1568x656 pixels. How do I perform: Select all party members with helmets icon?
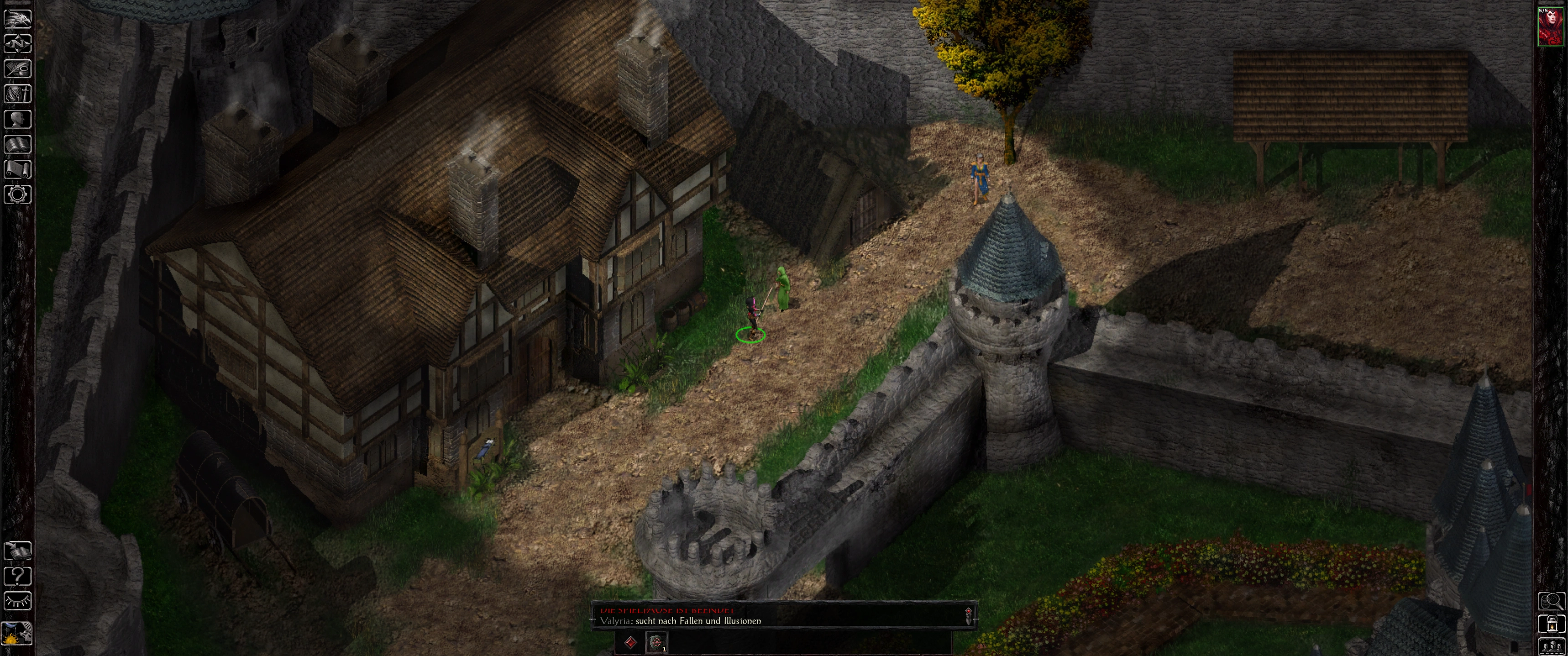[x=1552, y=646]
